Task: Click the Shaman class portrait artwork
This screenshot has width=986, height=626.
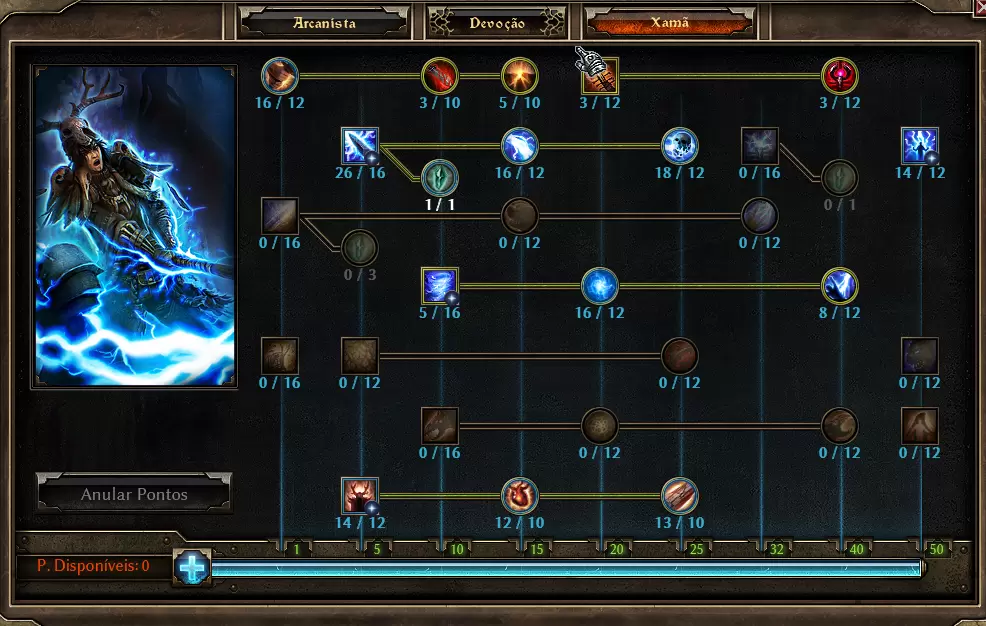Action: click(134, 226)
